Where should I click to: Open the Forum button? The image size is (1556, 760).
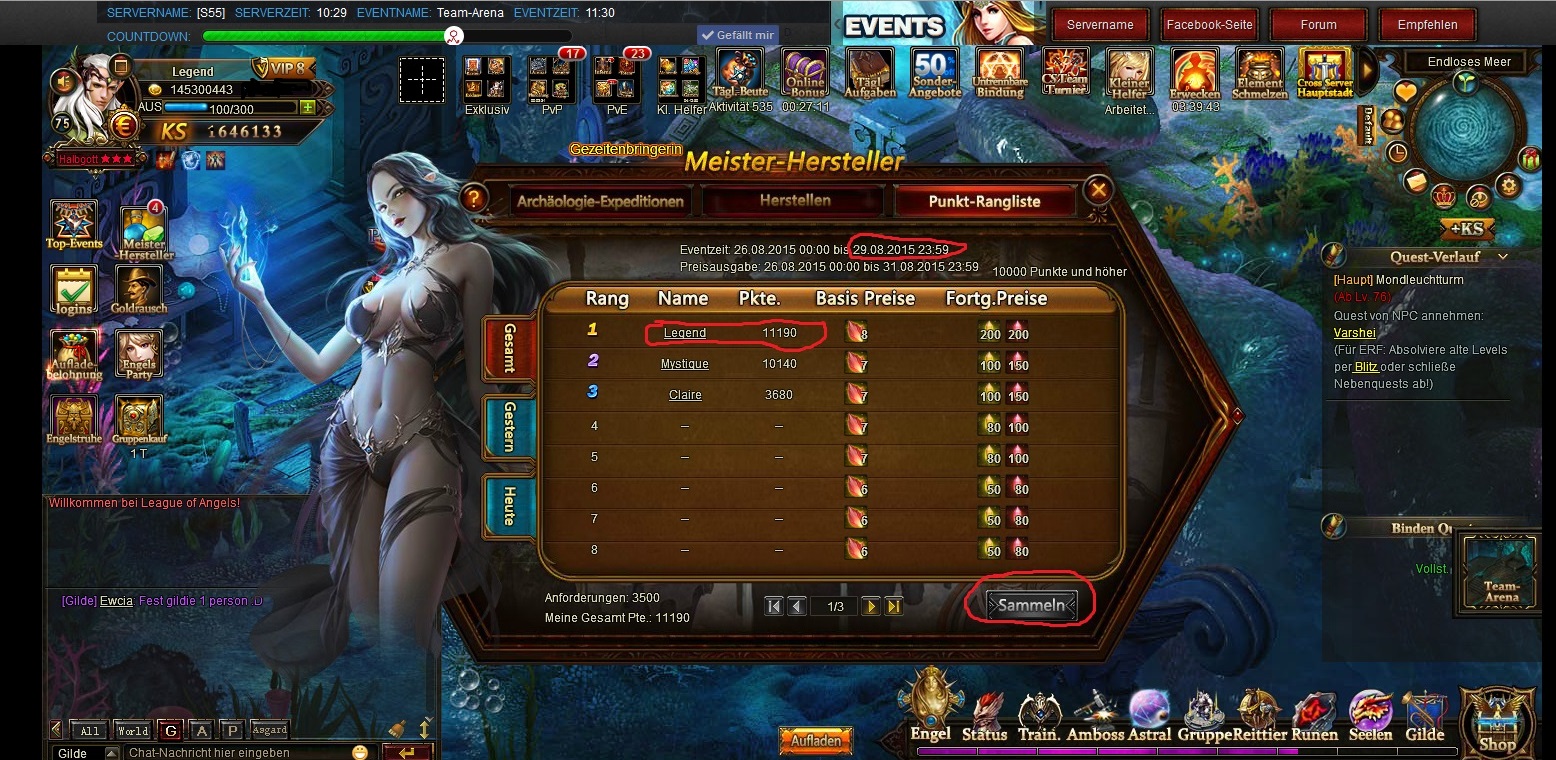1318,25
